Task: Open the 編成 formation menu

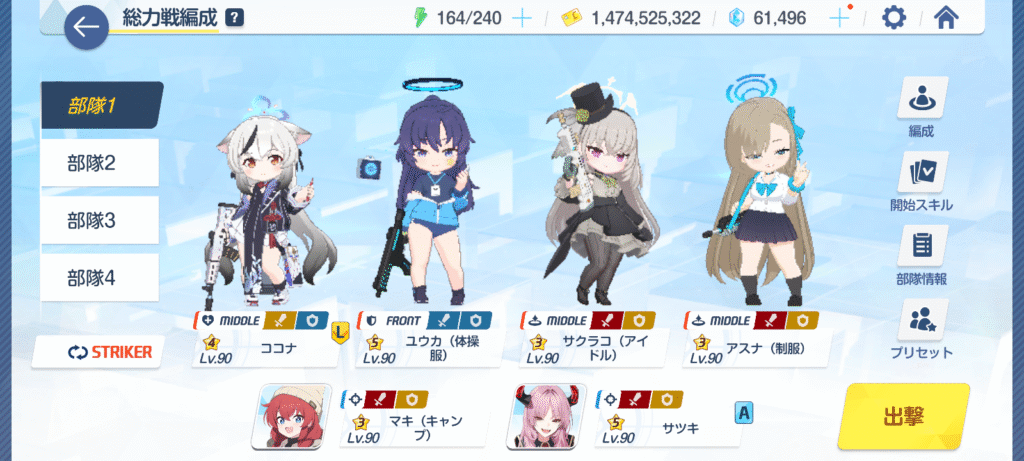Action: click(x=921, y=109)
